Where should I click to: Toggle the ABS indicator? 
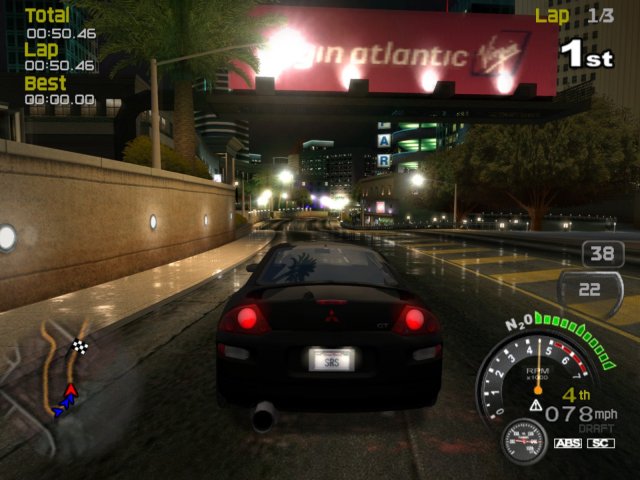point(566,443)
